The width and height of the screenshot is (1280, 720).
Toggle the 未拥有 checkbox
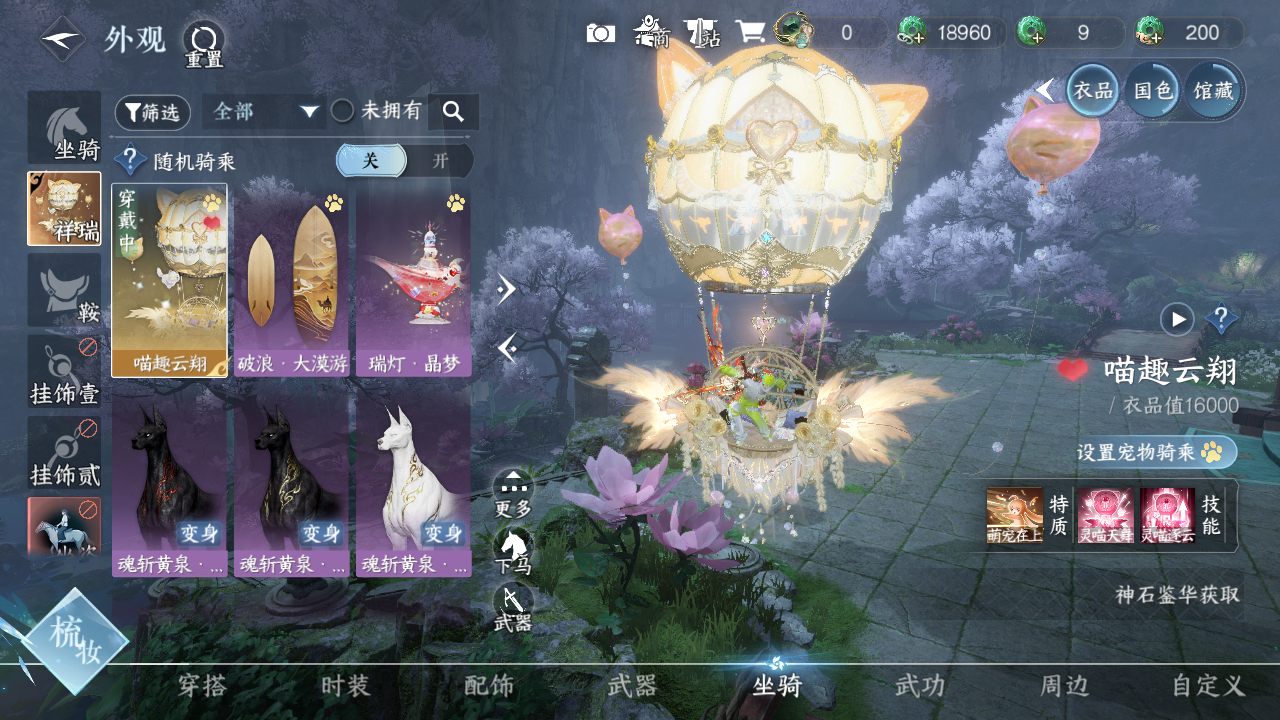(343, 111)
